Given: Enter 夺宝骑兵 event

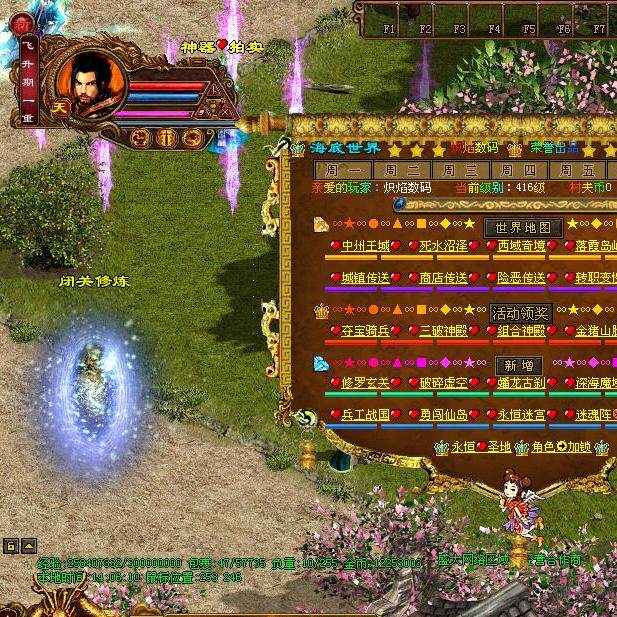Looking at the screenshot, I should tap(365, 331).
